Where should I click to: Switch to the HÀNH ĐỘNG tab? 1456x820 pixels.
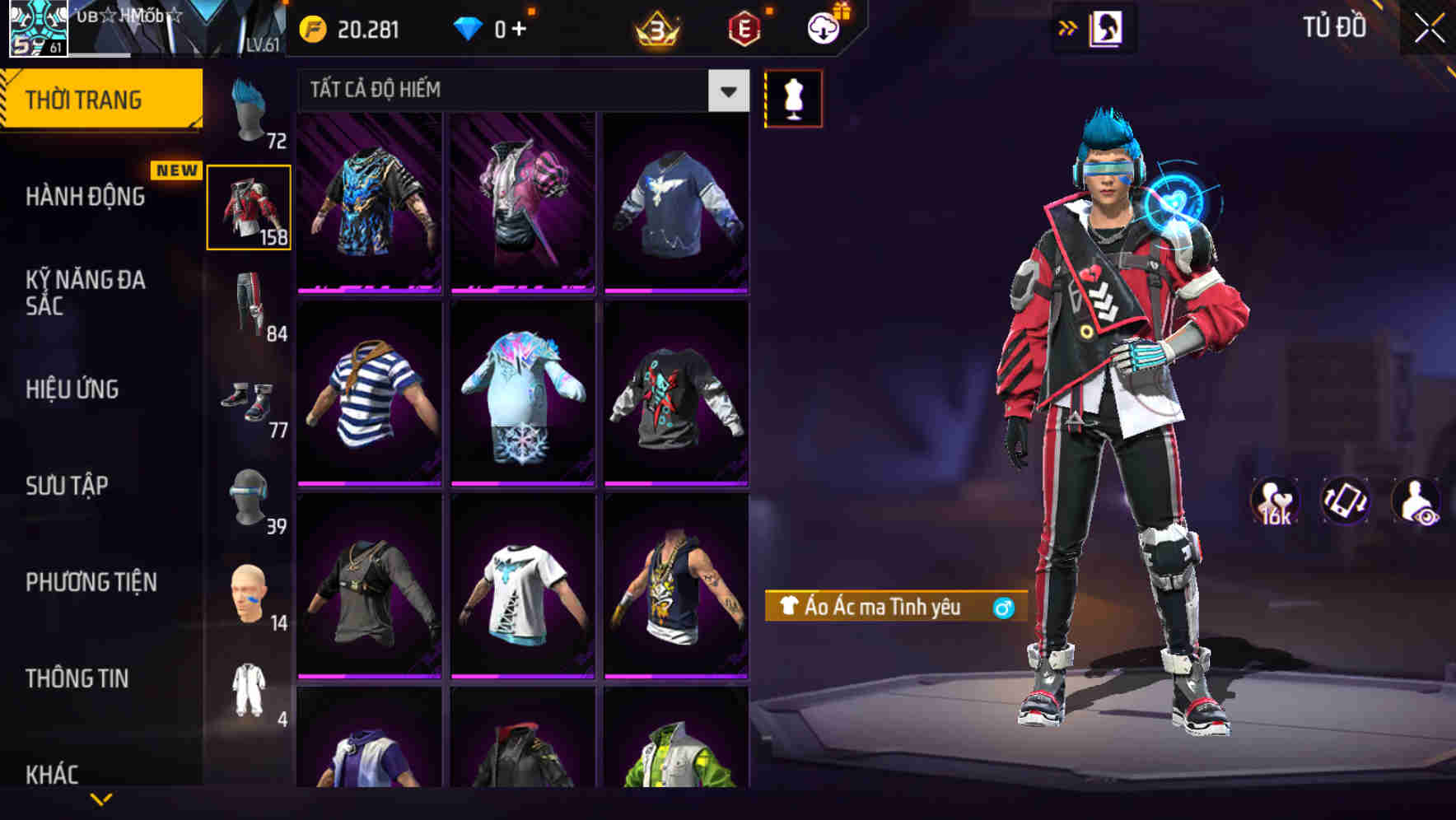tap(85, 197)
